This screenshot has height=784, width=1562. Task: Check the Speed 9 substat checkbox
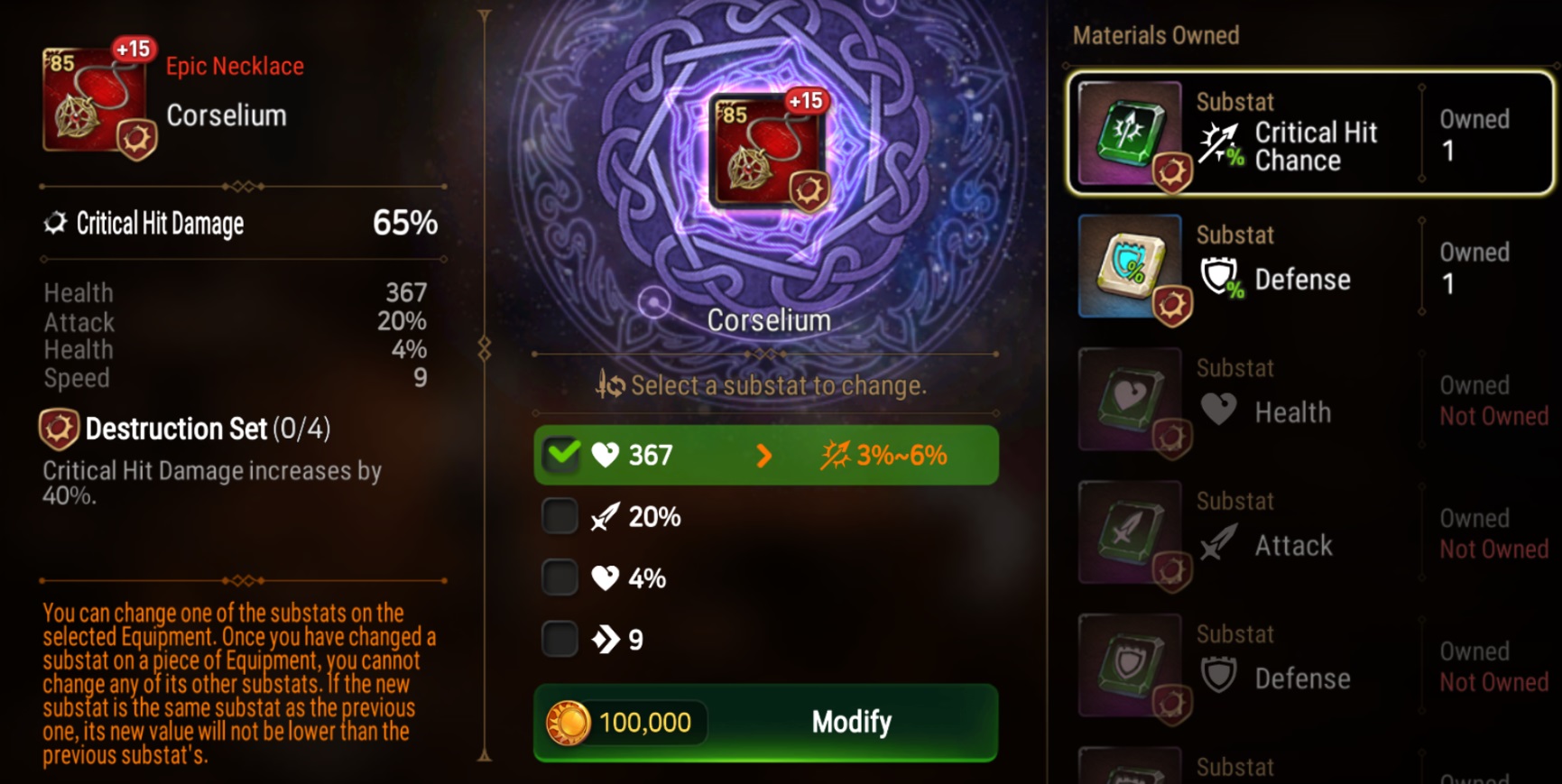click(559, 638)
